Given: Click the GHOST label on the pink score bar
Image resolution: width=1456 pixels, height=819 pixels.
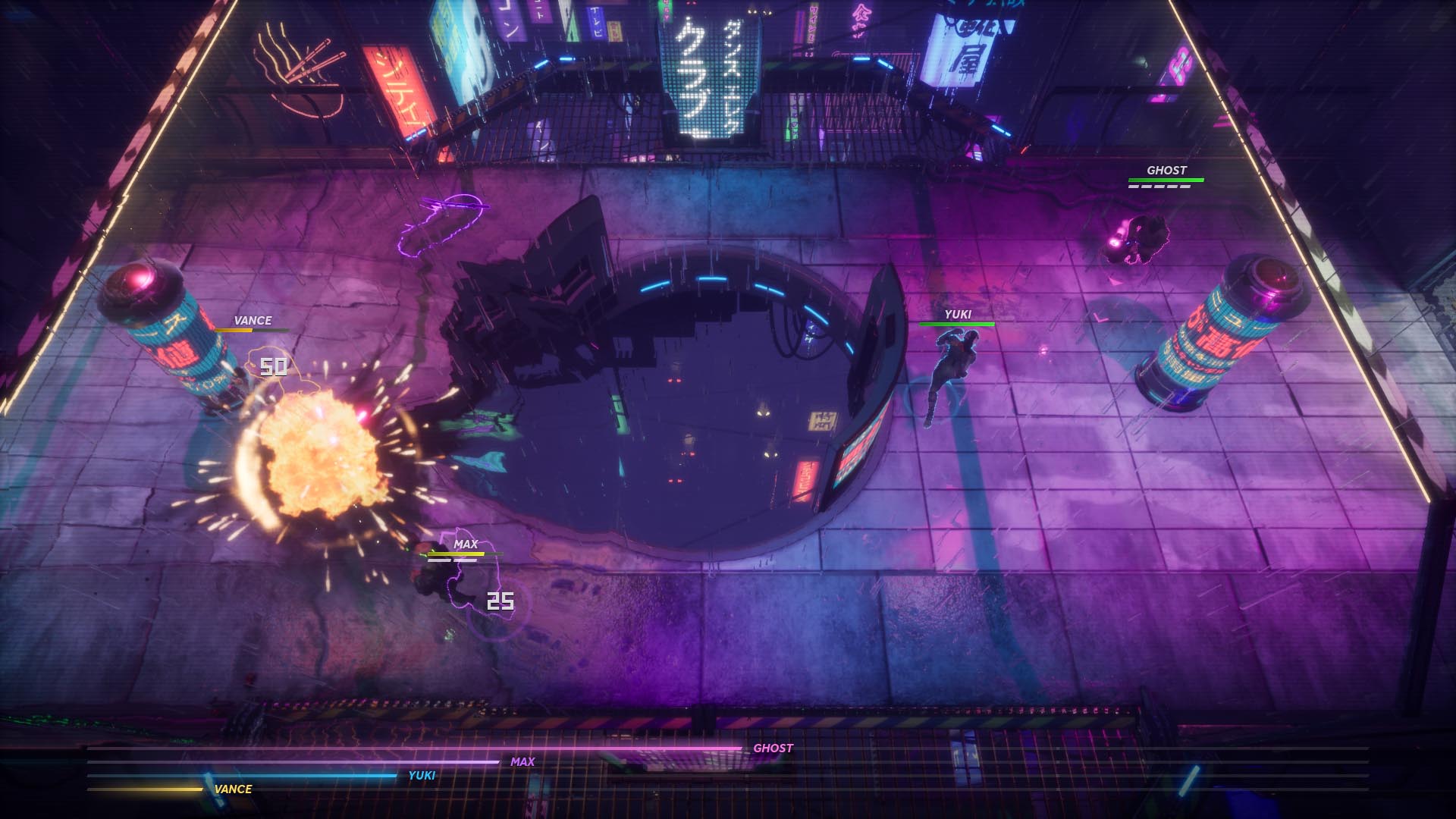Looking at the screenshot, I should pyautogui.click(x=773, y=748).
